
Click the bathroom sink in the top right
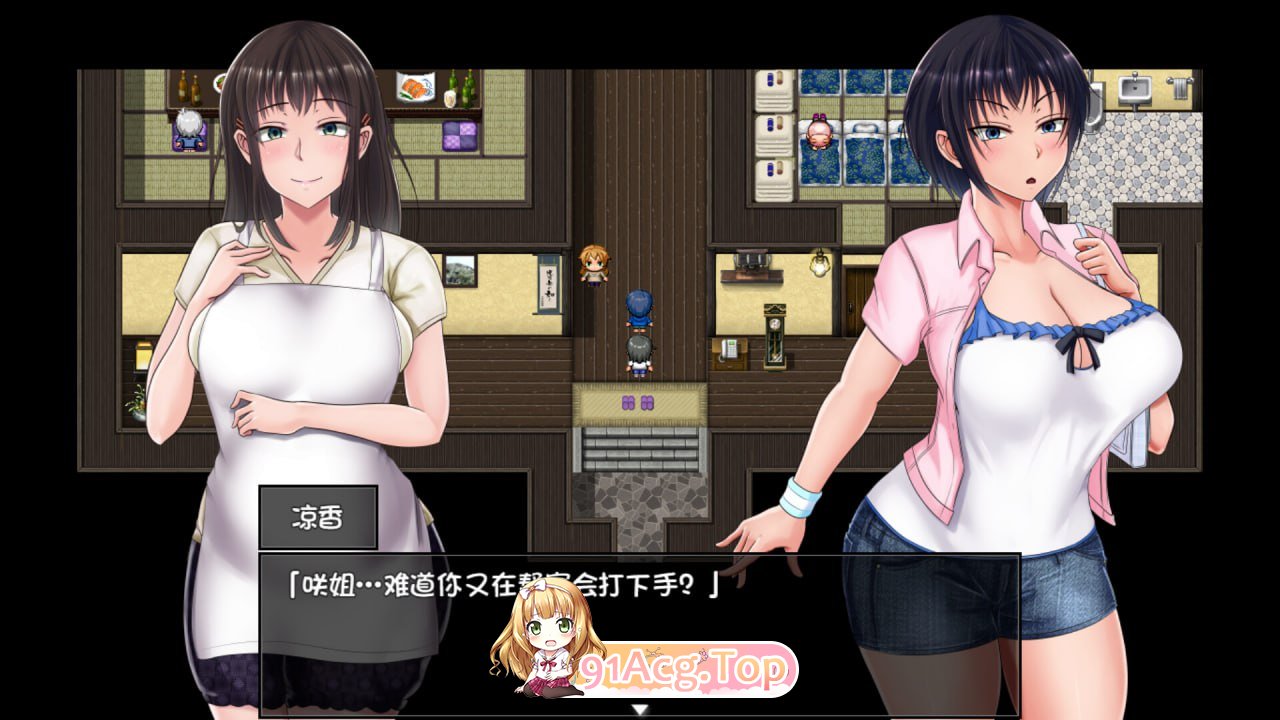(1136, 88)
